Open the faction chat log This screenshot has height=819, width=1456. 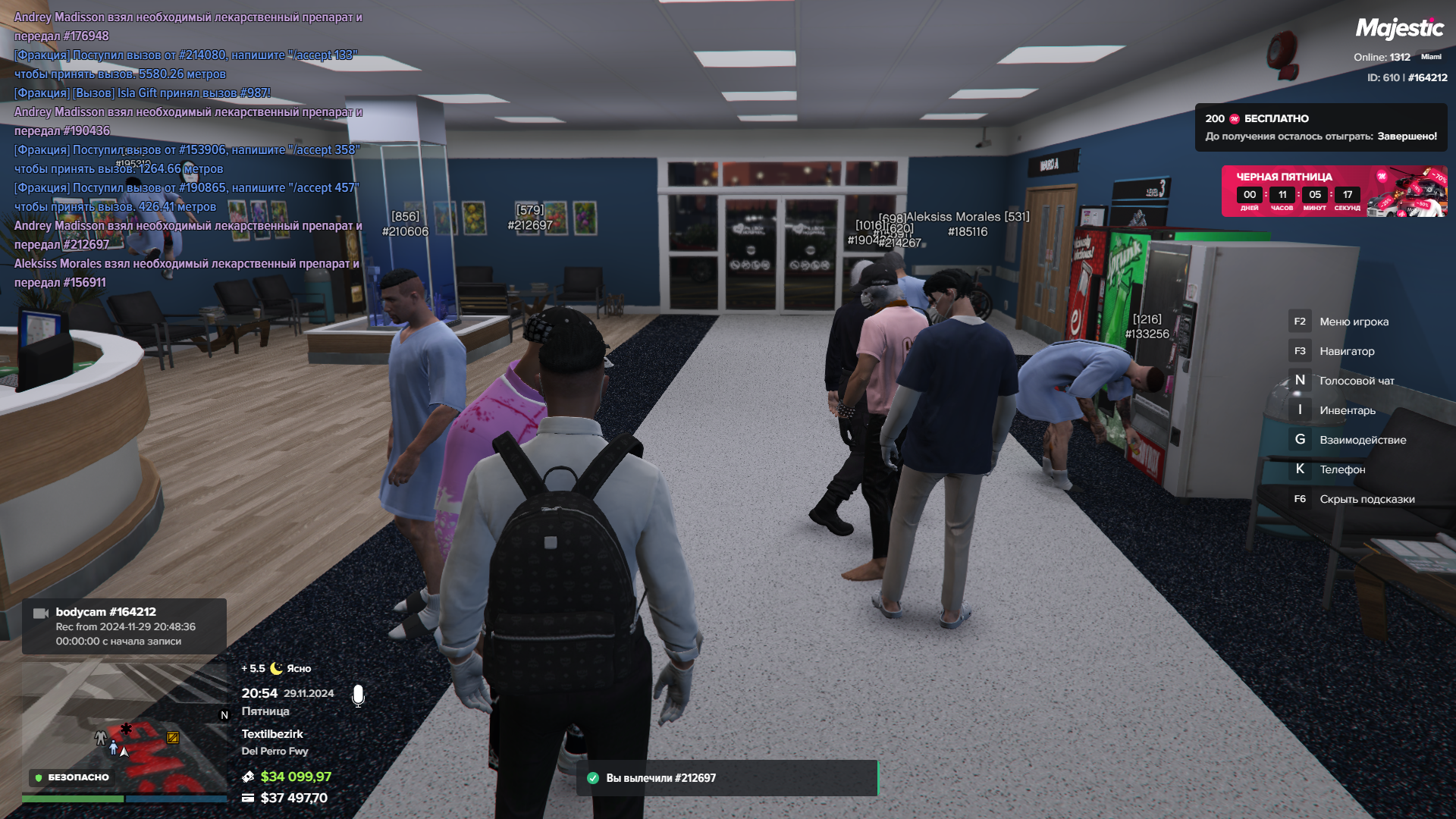click(x=188, y=149)
